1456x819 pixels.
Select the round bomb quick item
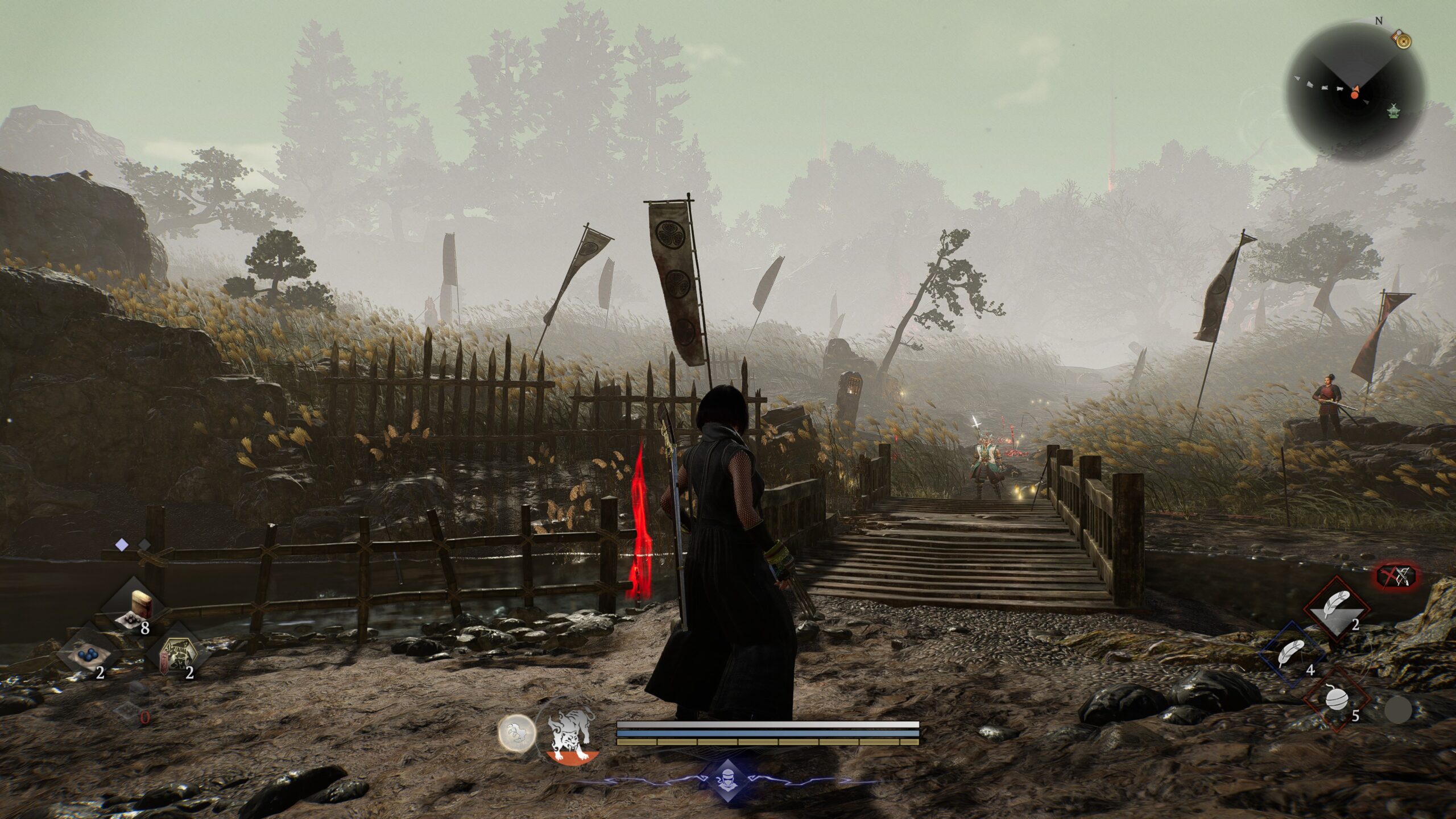click(x=1337, y=698)
